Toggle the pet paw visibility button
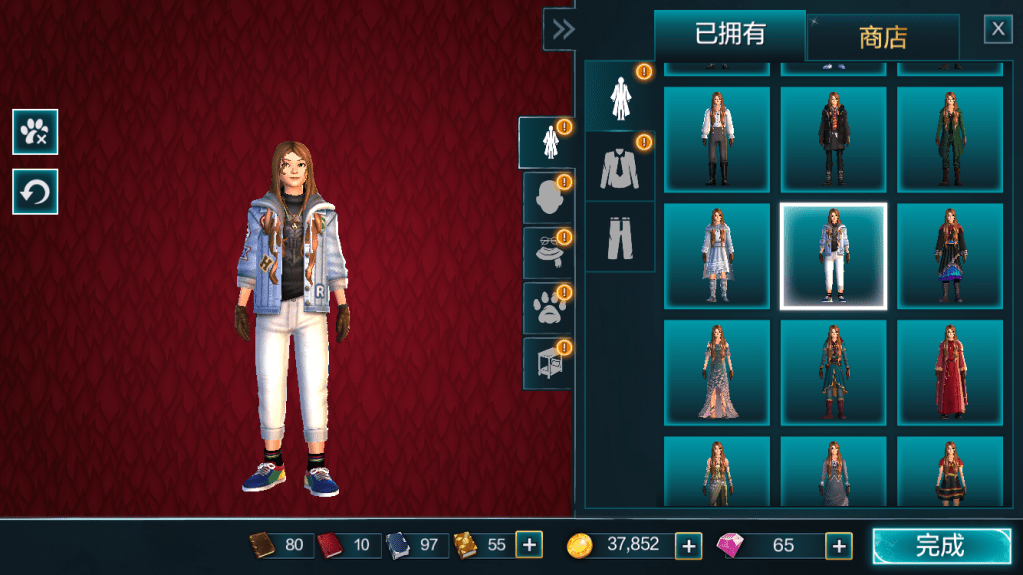This screenshot has width=1023, height=575. (x=35, y=131)
